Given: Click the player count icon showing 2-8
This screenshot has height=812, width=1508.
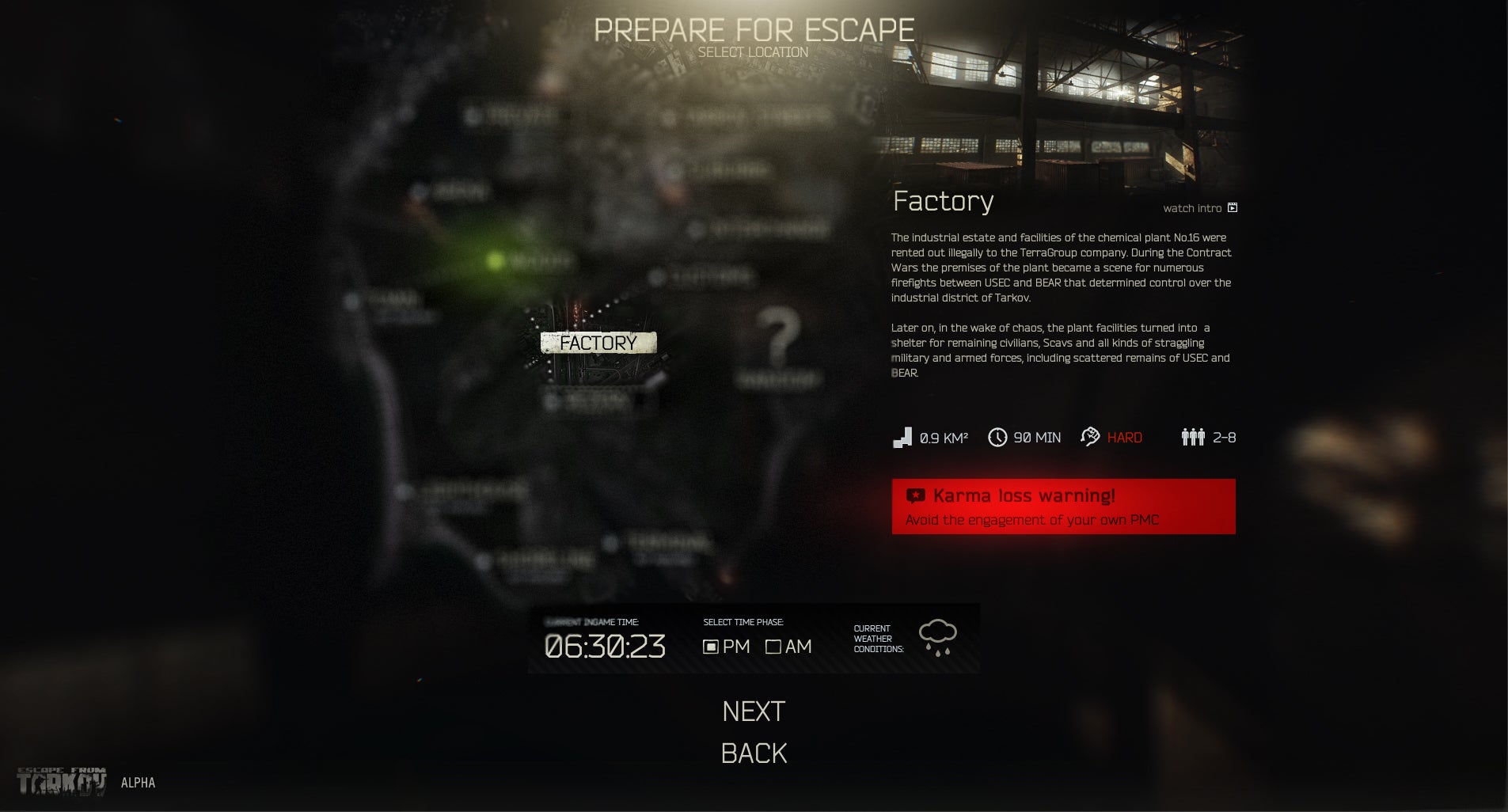Looking at the screenshot, I should (1193, 435).
